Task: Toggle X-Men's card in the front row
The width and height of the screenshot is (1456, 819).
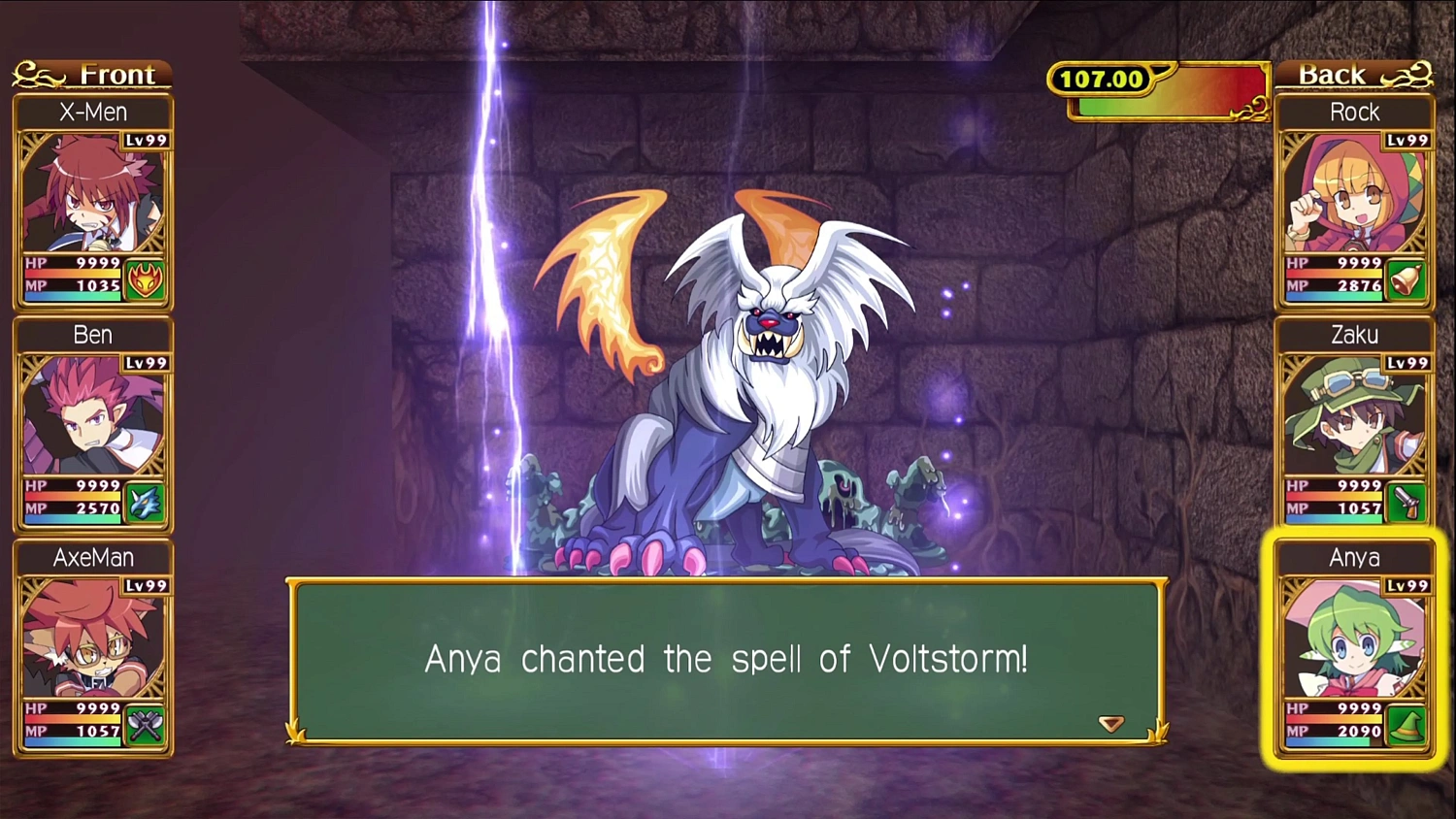Action: click(x=93, y=194)
